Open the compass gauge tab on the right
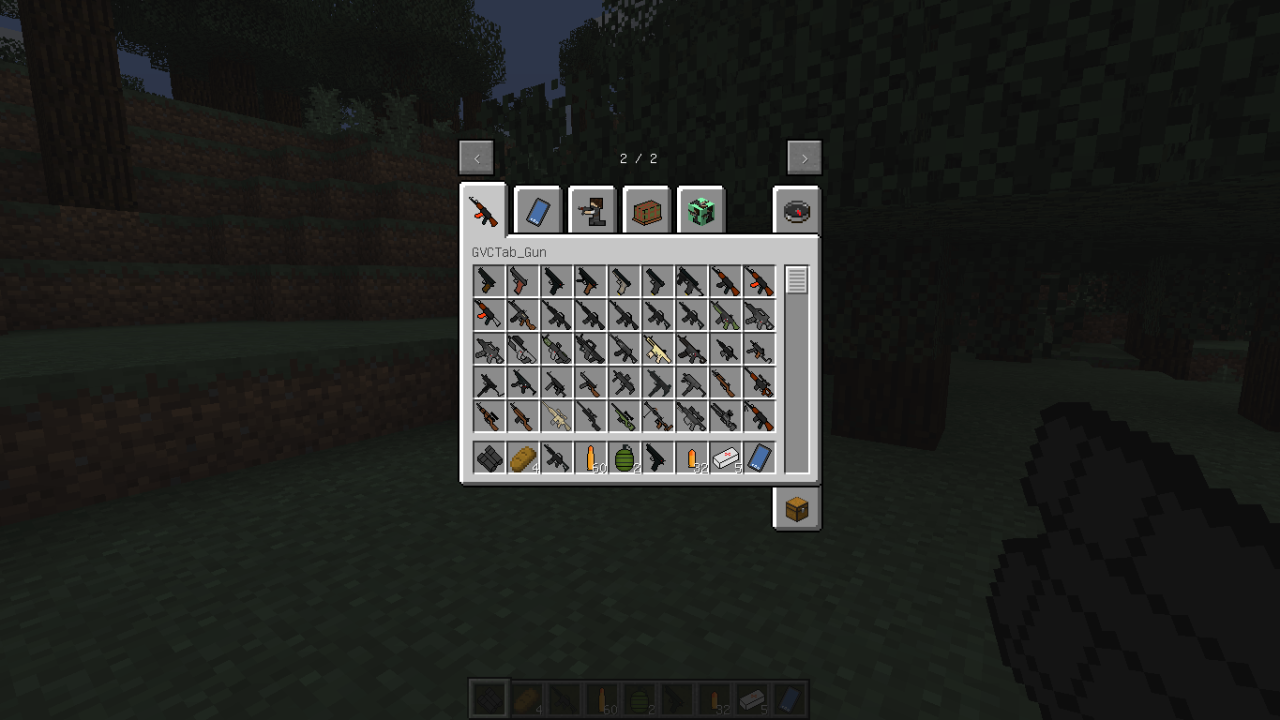Viewport: 1280px width, 720px height. click(797, 210)
